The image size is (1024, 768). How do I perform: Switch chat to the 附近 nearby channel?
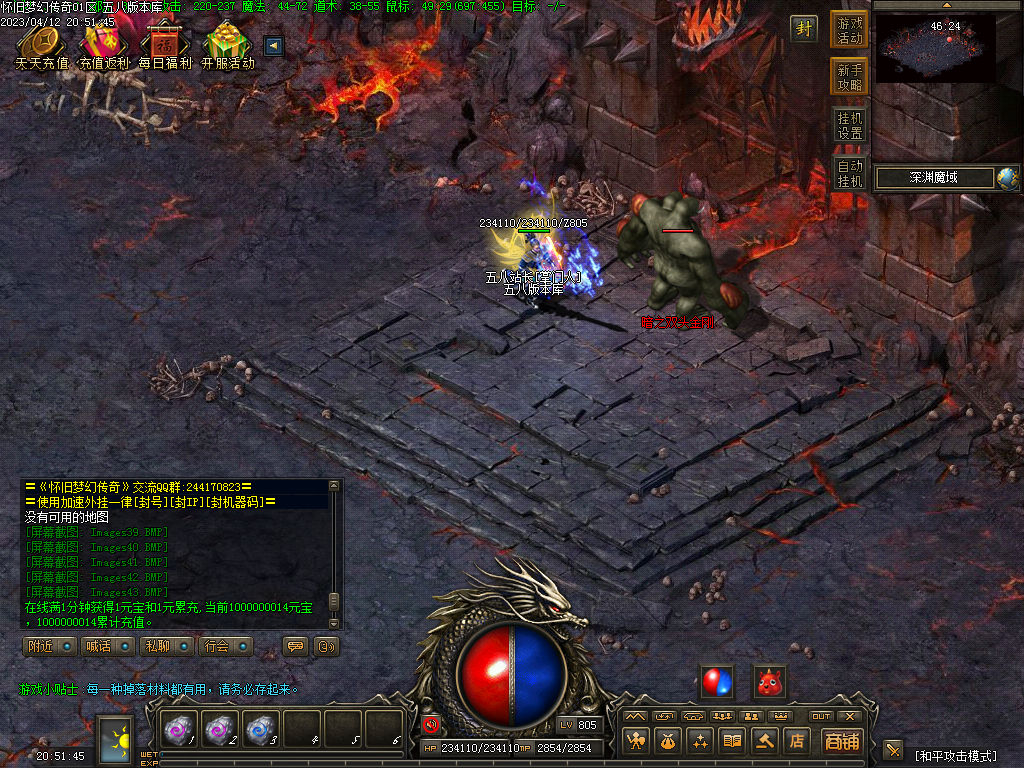tap(49, 646)
